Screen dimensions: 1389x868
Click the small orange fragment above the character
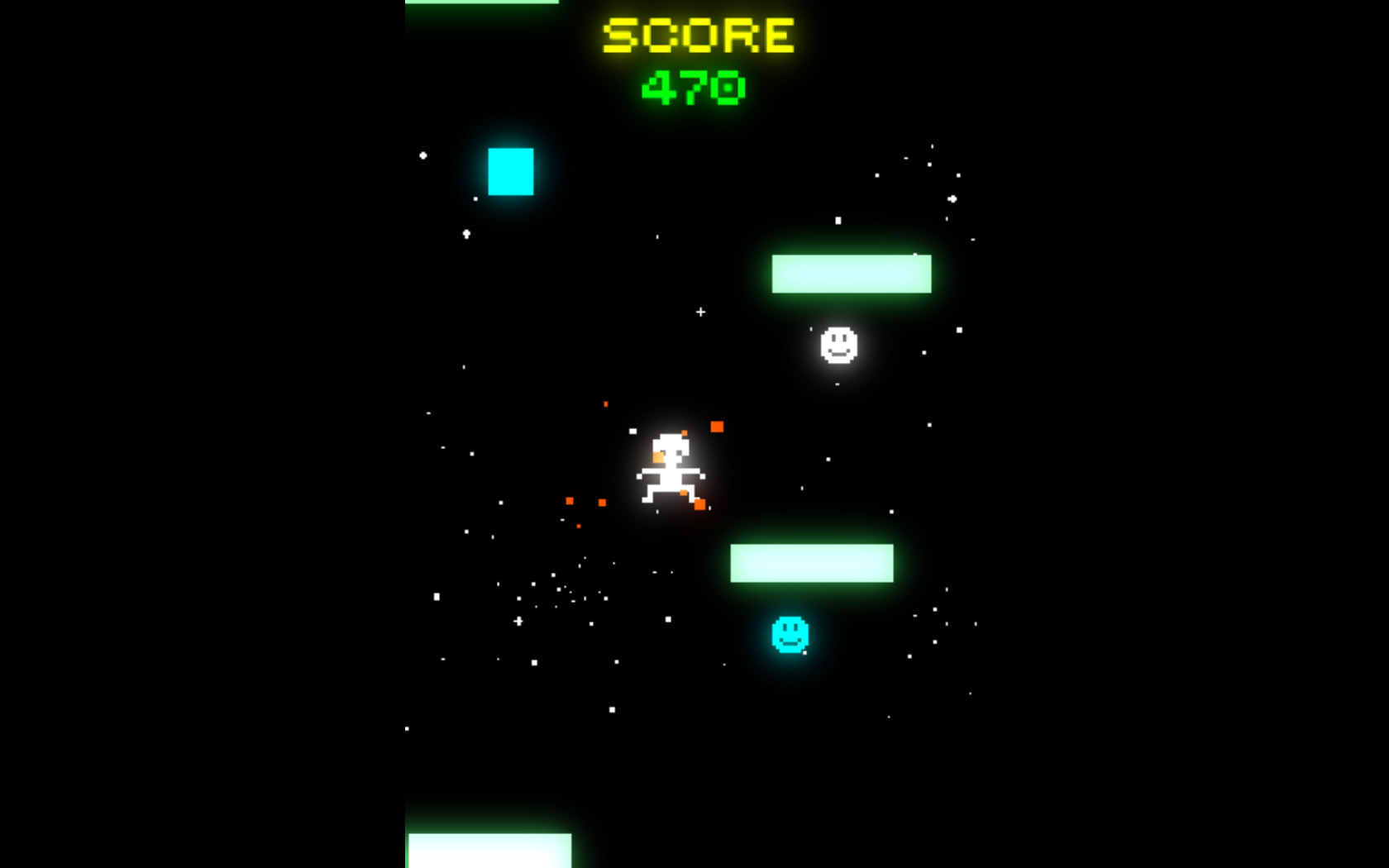coord(606,405)
